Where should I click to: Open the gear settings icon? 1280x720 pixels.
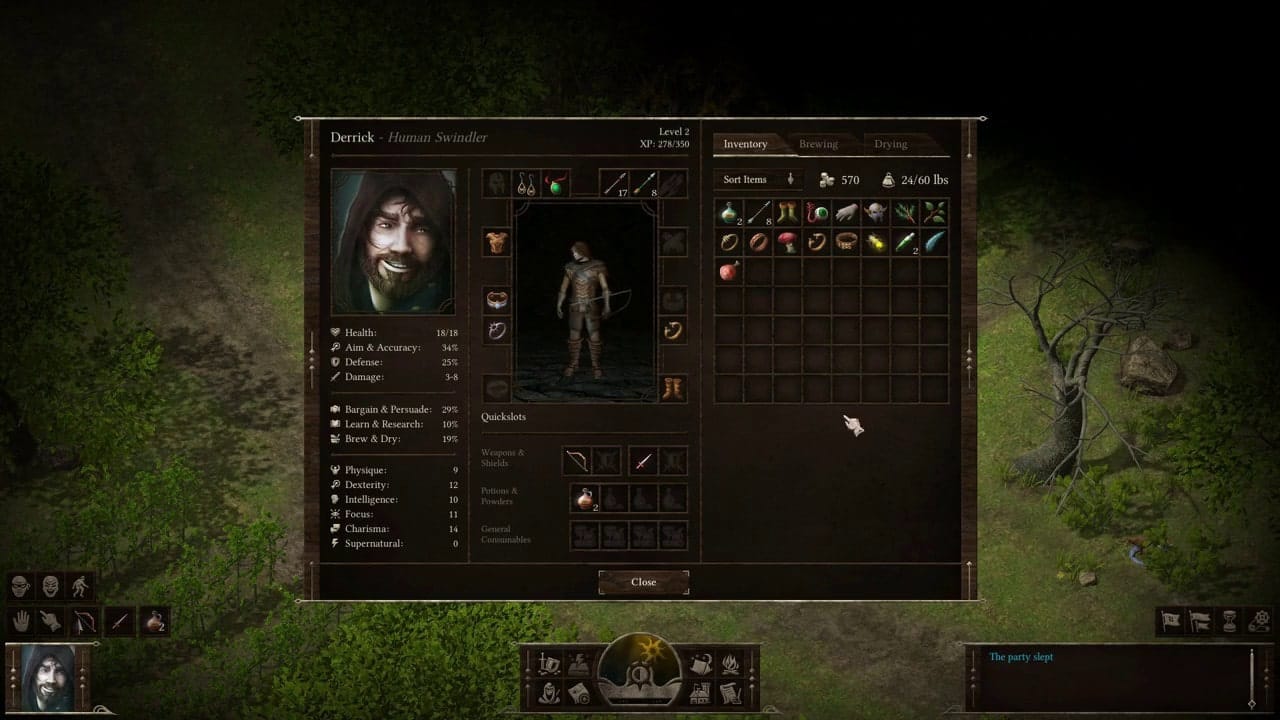point(1261,620)
